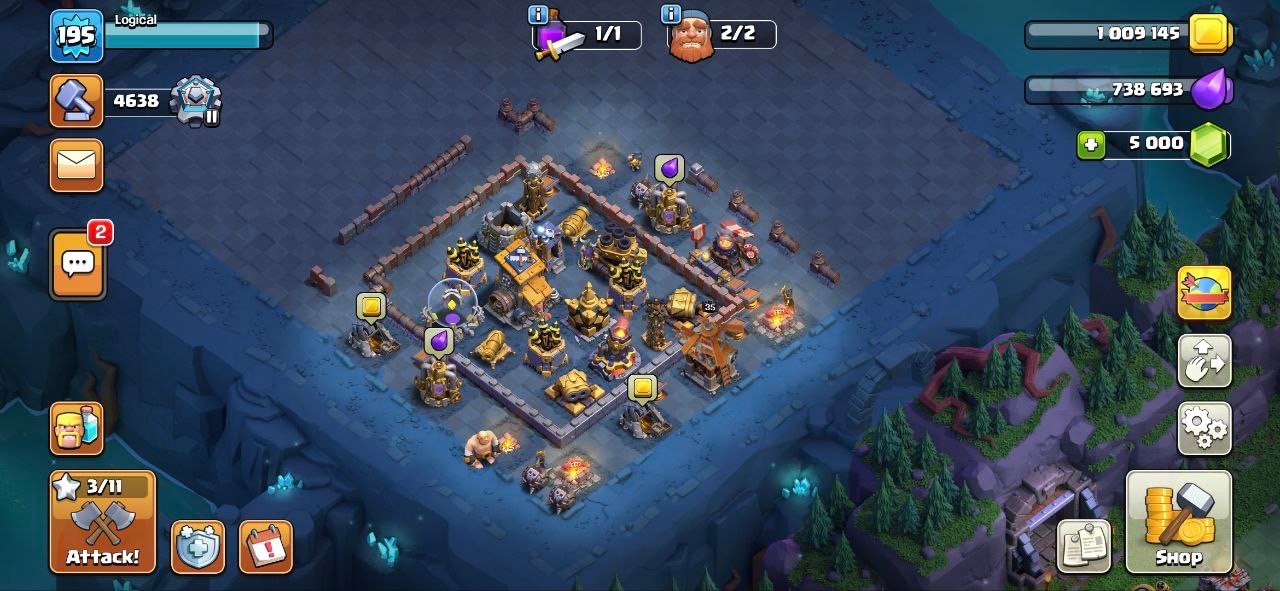Viewport: 1280px width, 591px height.
Task: Open the calendar events button
Action: click(x=265, y=547)
